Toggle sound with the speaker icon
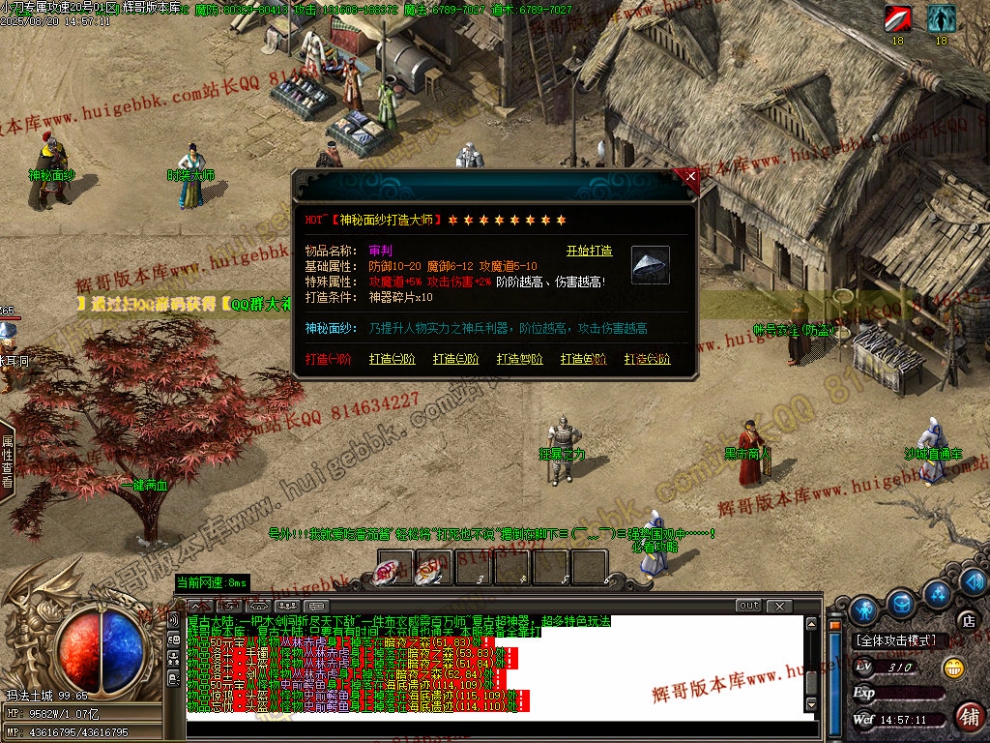The width and height of the screenshot is (990, 743). 972,581
